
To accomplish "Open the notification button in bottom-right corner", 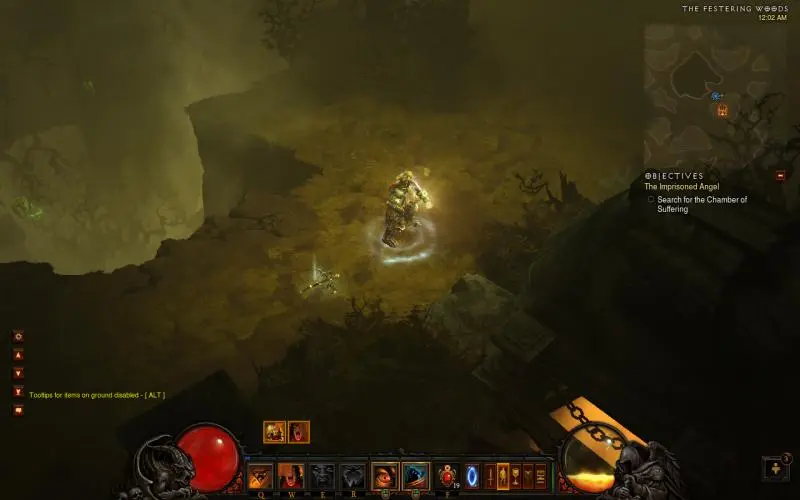I will (776, 468).
